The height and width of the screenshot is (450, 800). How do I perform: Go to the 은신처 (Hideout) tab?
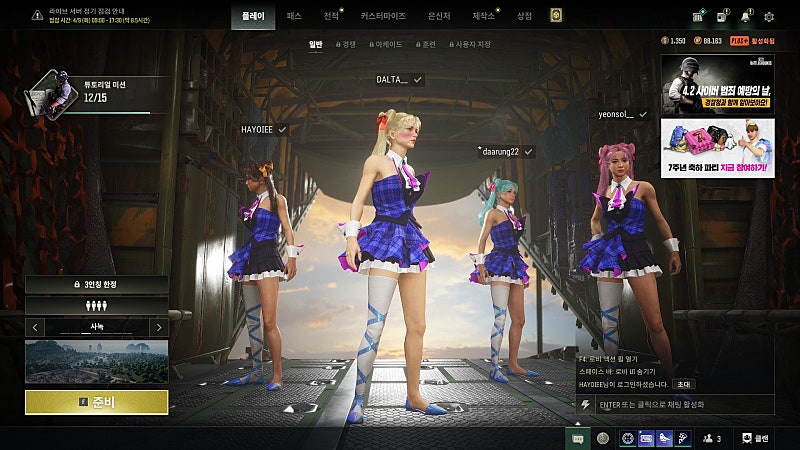tap(438, 16)
